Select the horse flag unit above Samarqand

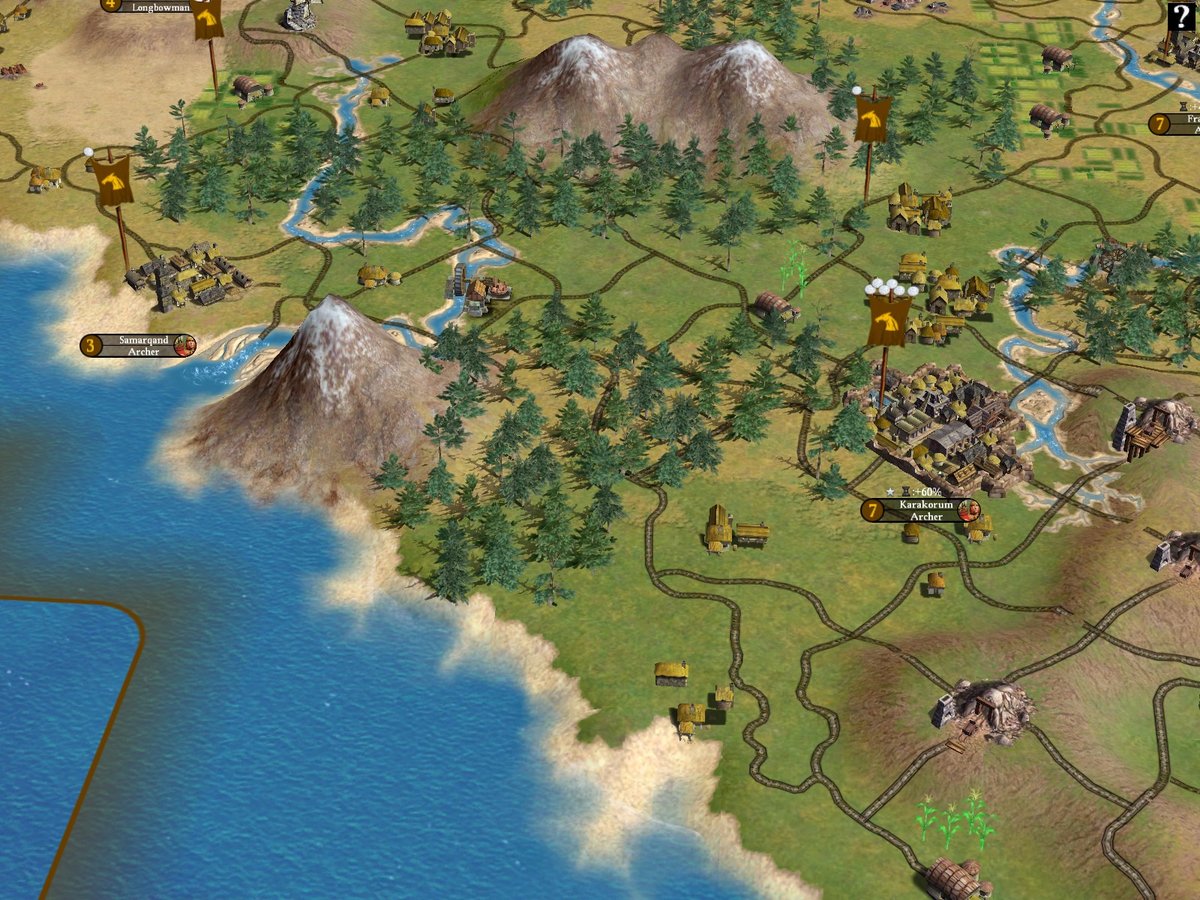pos(113,180)
